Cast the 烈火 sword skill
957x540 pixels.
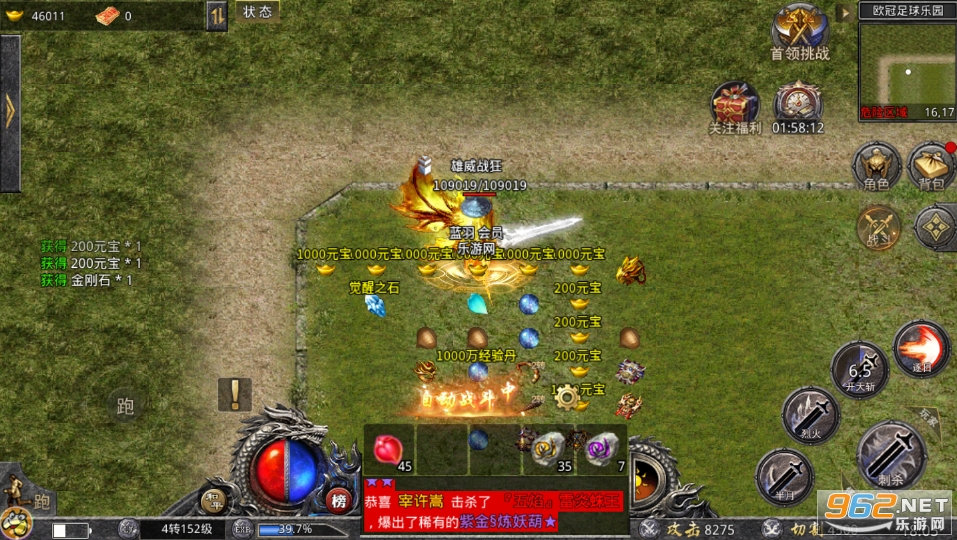pyautogui.click(x=810, y=415)
